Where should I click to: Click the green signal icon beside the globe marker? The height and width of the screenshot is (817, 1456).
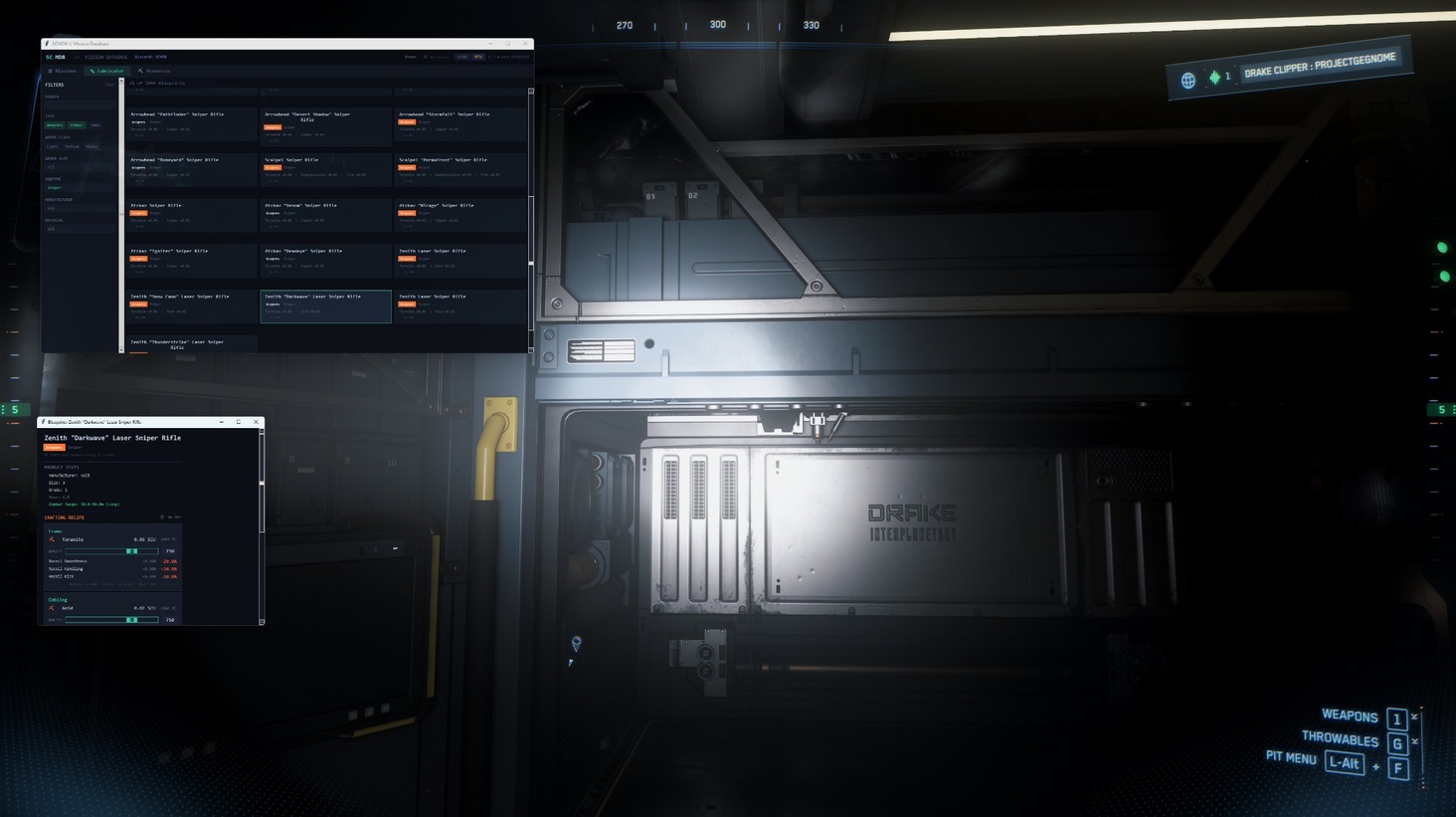pos(1215,78)
